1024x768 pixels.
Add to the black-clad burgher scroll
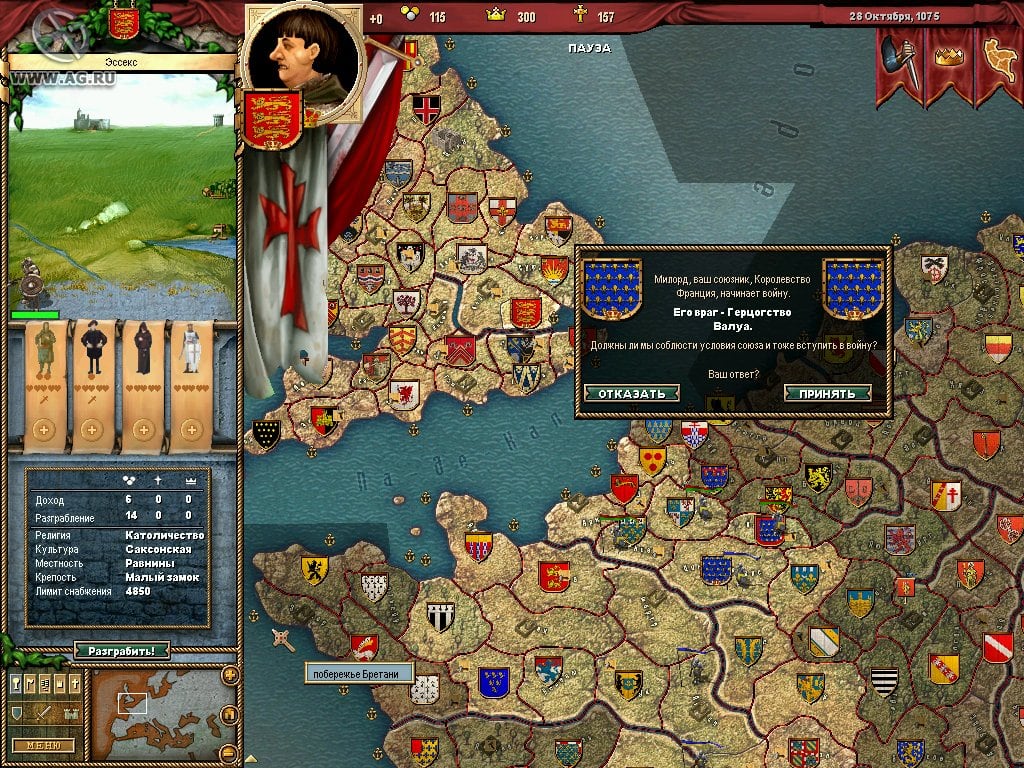coord(92,430)
